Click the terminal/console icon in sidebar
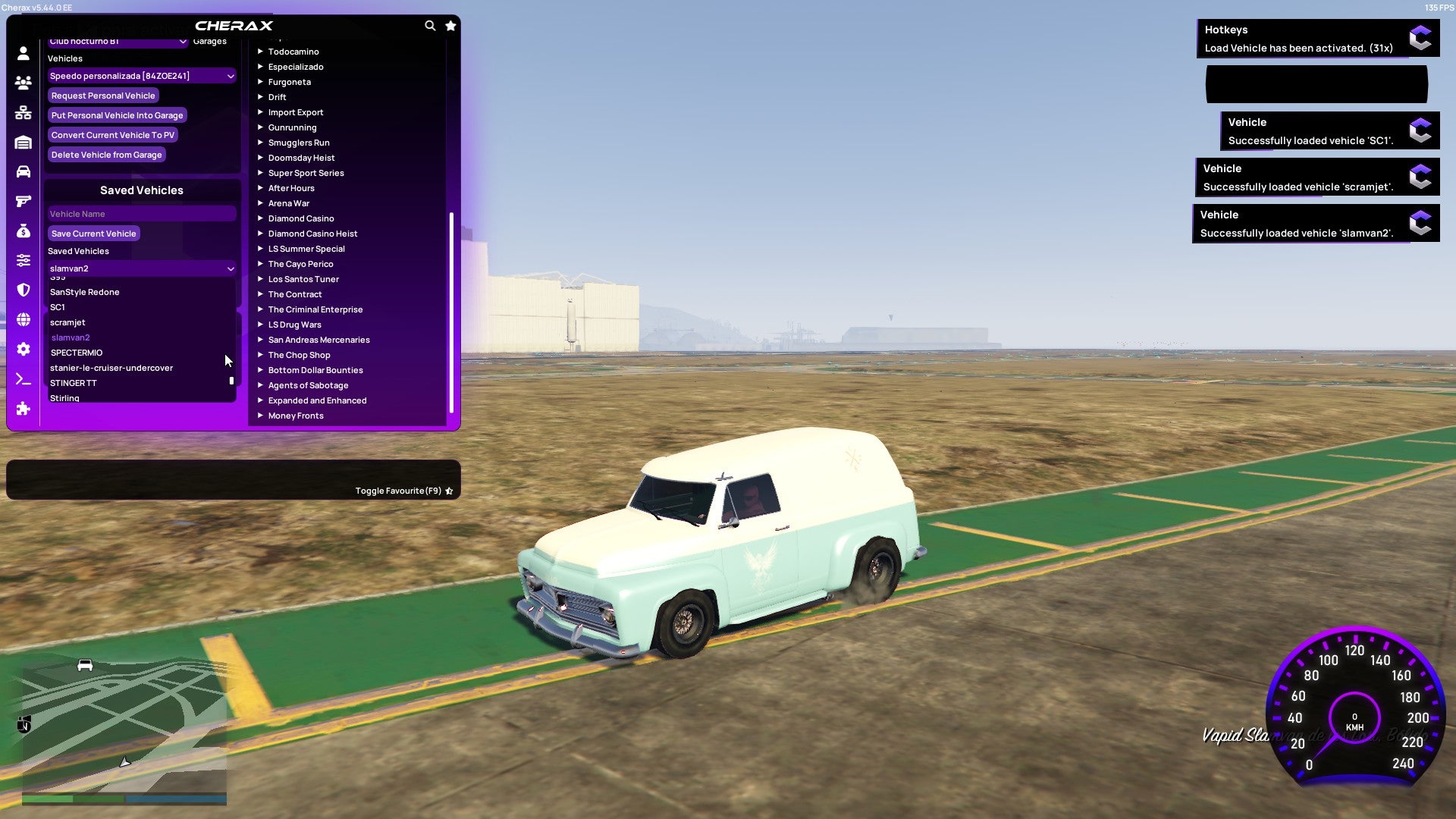 tap(23, 378)
